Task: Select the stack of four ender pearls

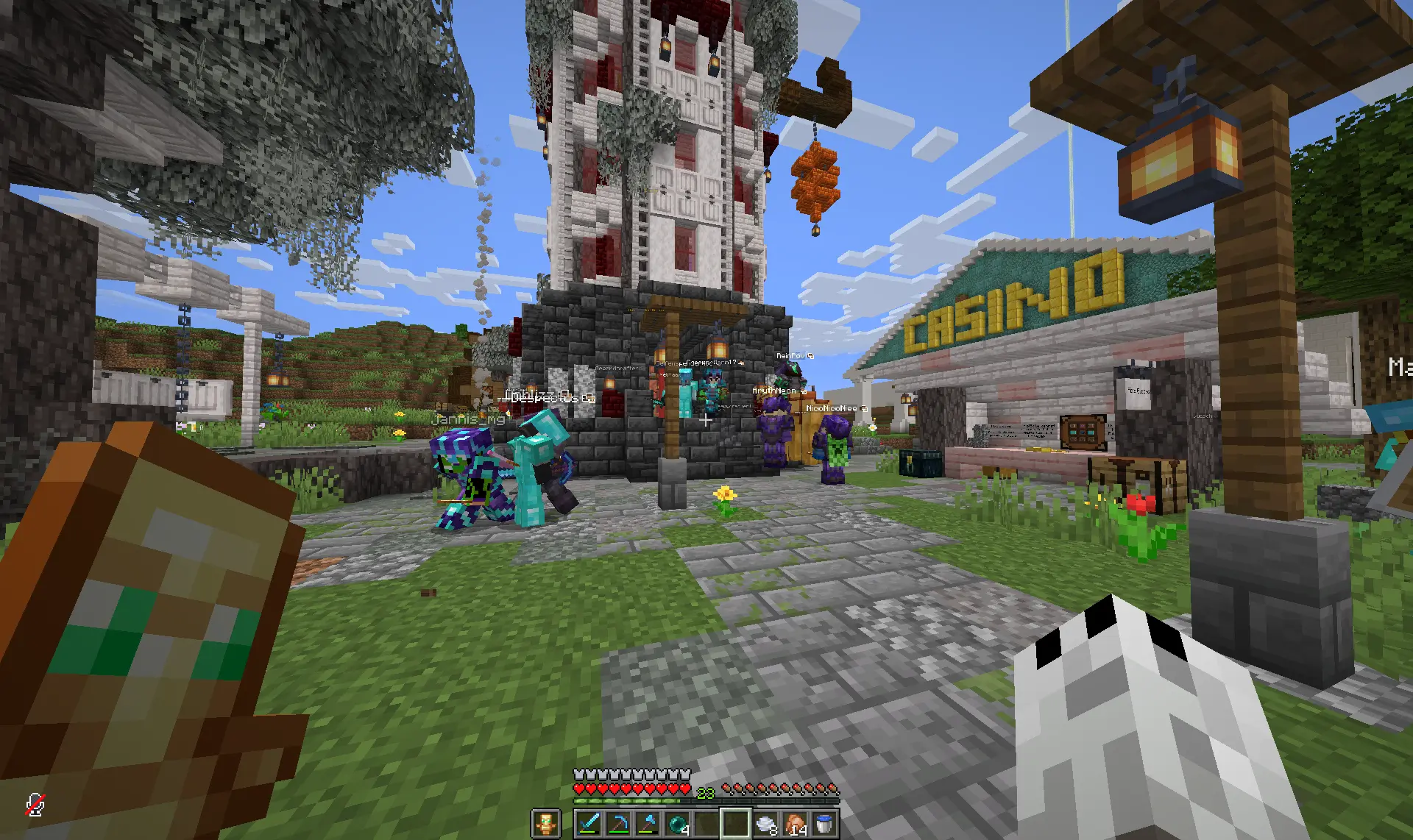Action: (x=679, y=822)
